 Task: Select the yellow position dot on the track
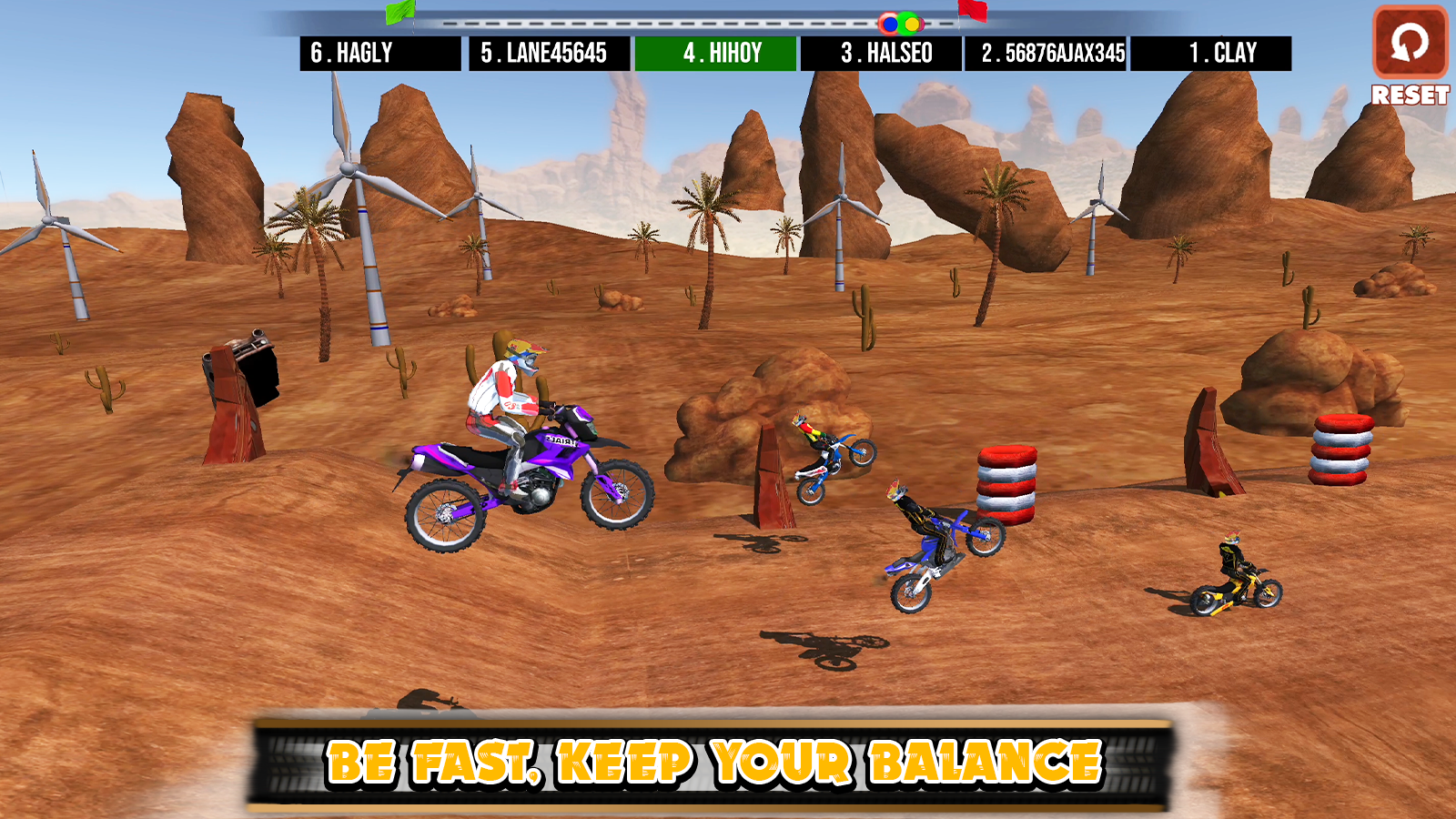point(912,24)
